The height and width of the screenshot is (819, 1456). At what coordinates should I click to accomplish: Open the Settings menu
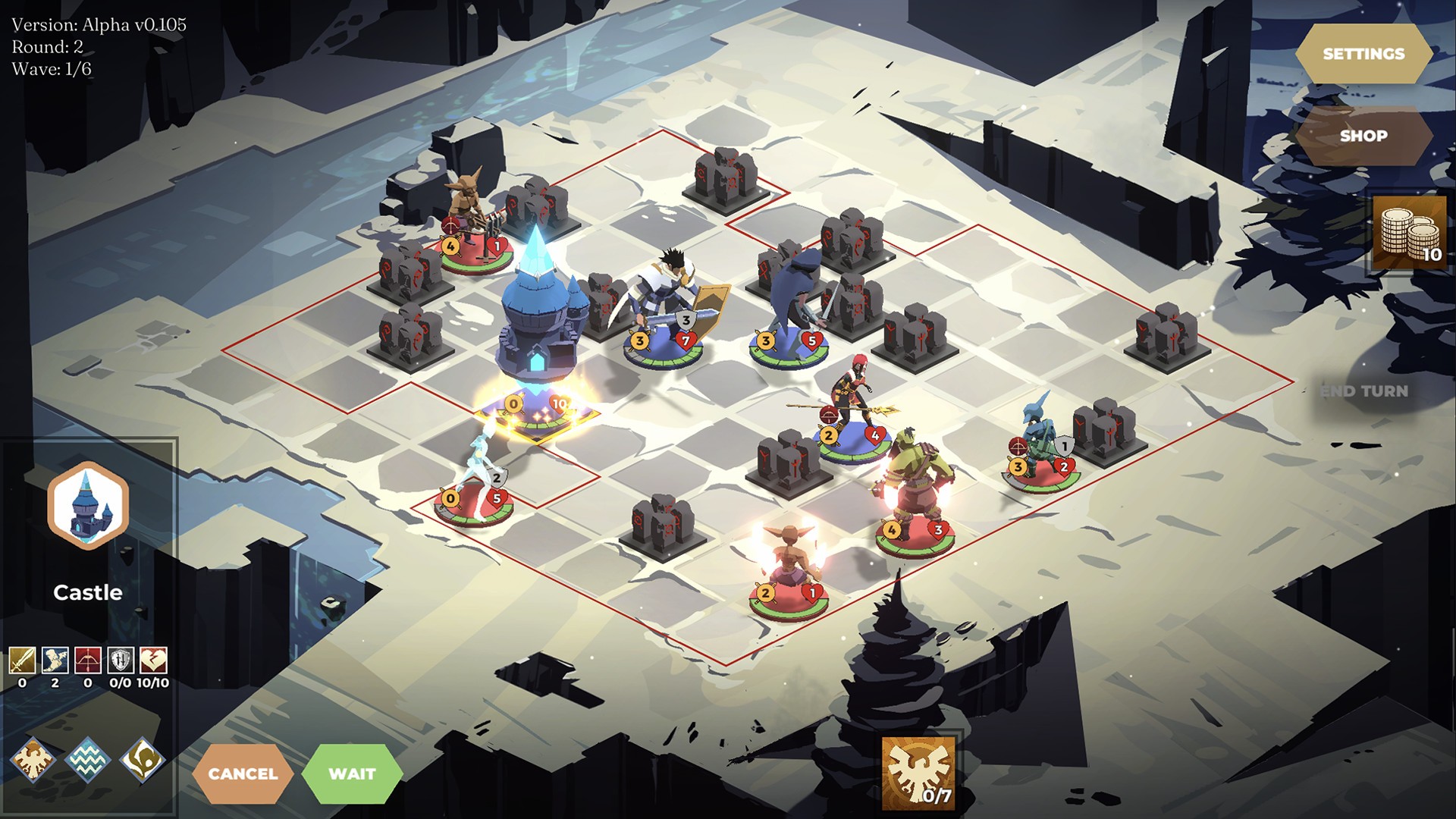(1363, 54)
